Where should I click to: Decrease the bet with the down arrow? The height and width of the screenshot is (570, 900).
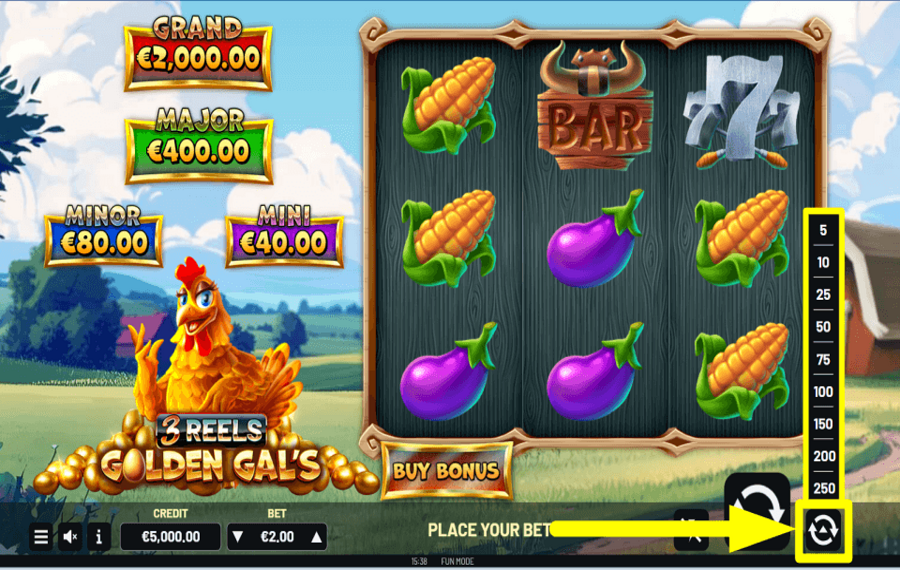pyautogui.click(x=238, y=537)
